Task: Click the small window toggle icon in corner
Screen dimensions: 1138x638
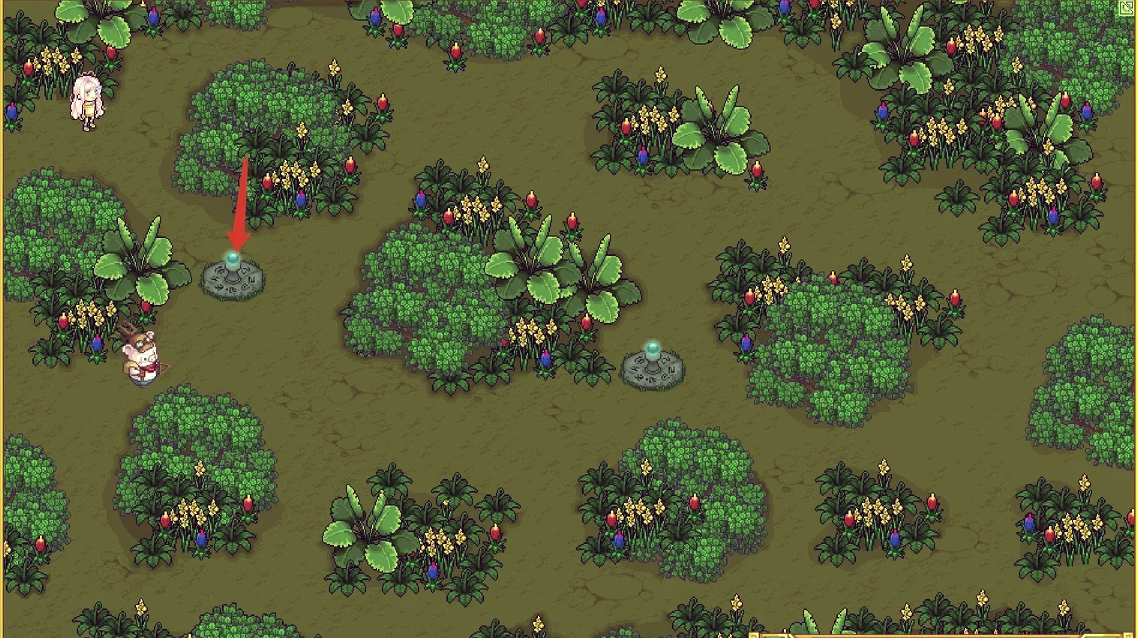Action: pyautogui.click(x=1128, y=7)
